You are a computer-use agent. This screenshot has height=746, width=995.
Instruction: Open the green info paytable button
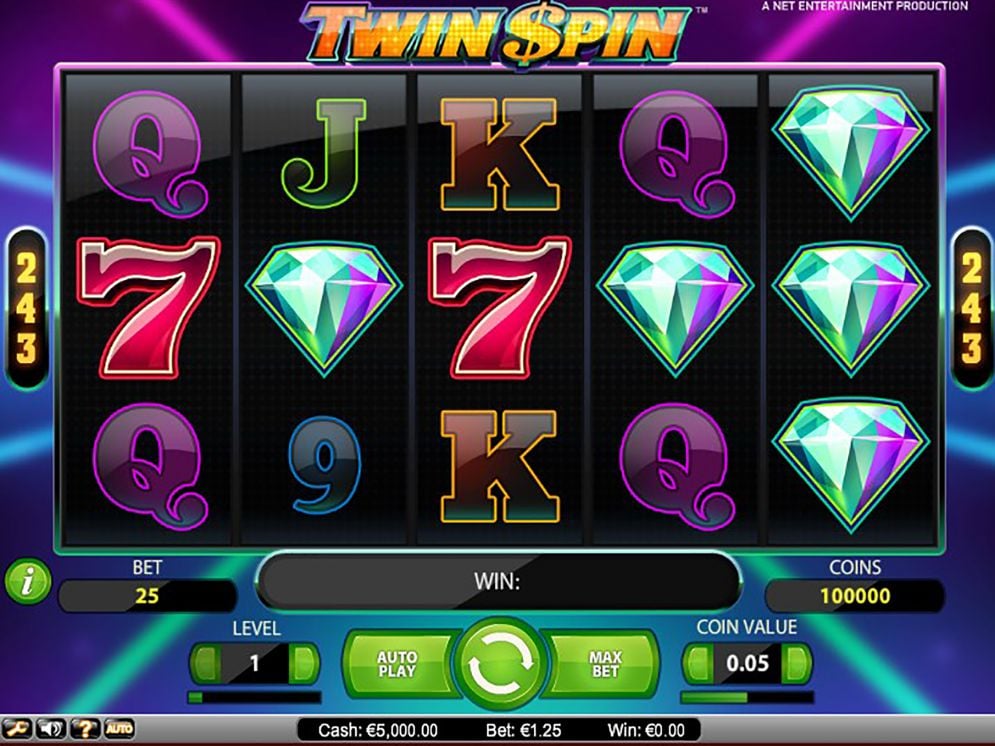point(27,582)
